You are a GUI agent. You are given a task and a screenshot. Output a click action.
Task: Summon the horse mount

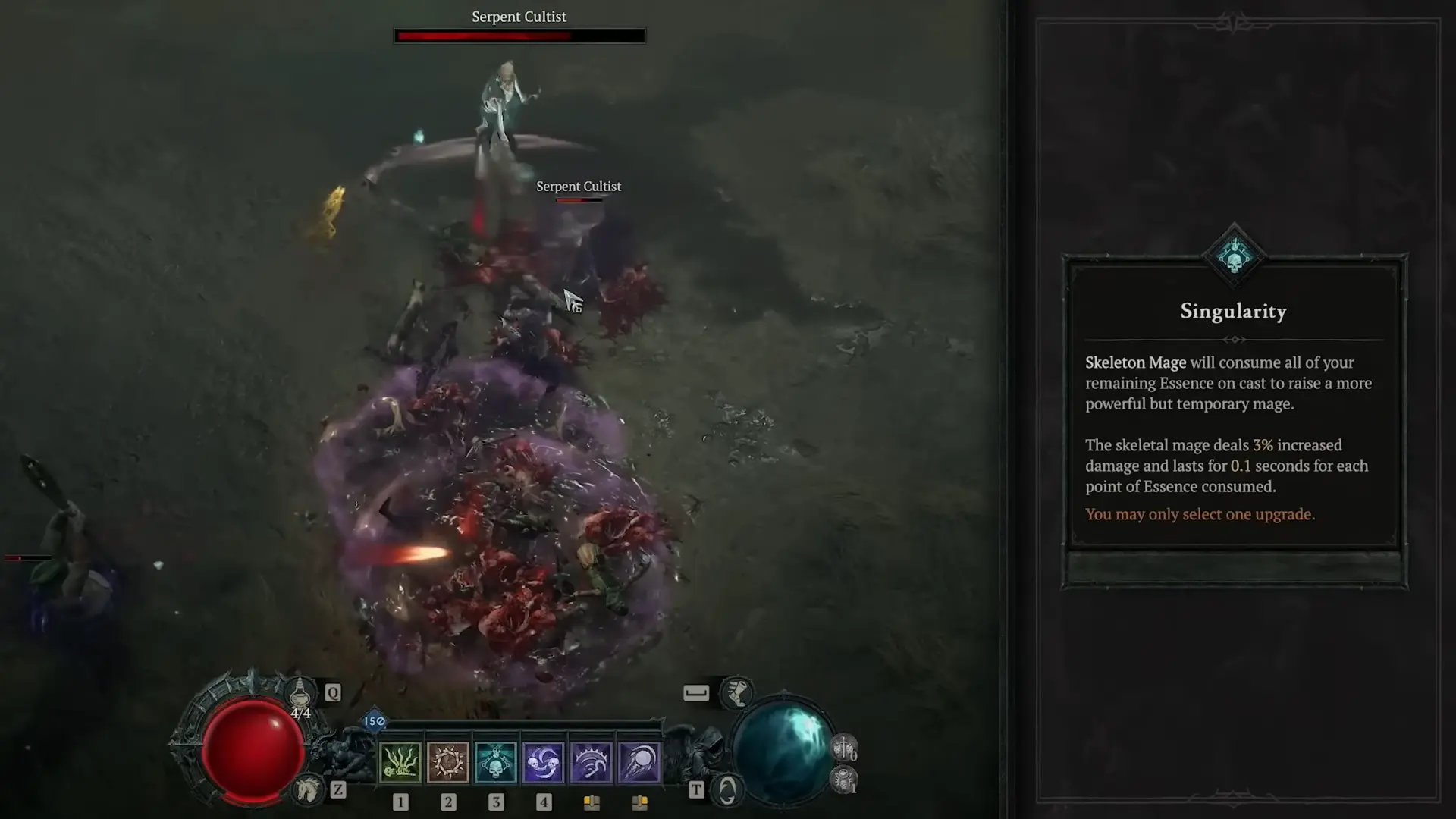click(308, 790)
